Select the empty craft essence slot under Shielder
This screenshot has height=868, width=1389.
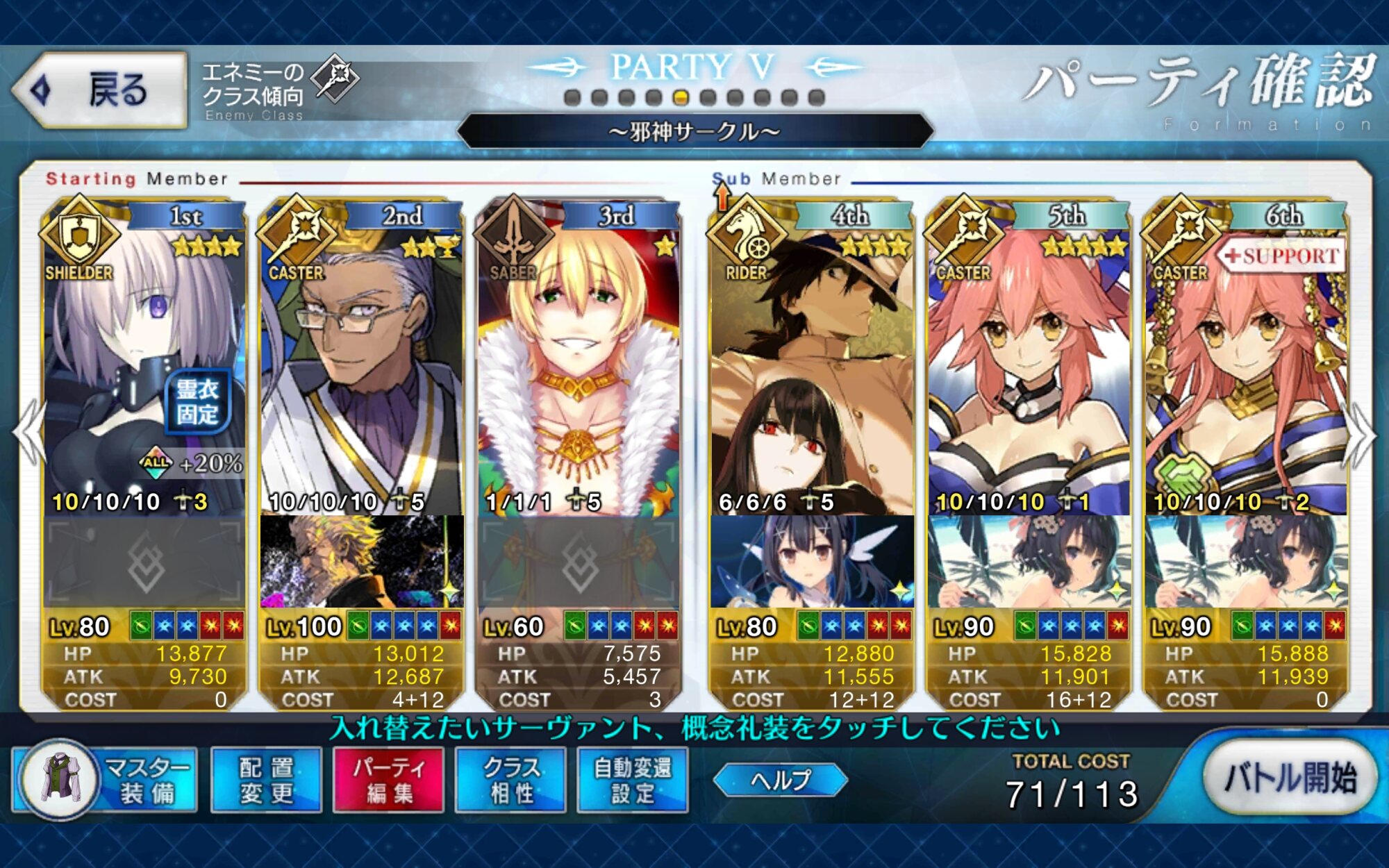(x=144, y=562)
